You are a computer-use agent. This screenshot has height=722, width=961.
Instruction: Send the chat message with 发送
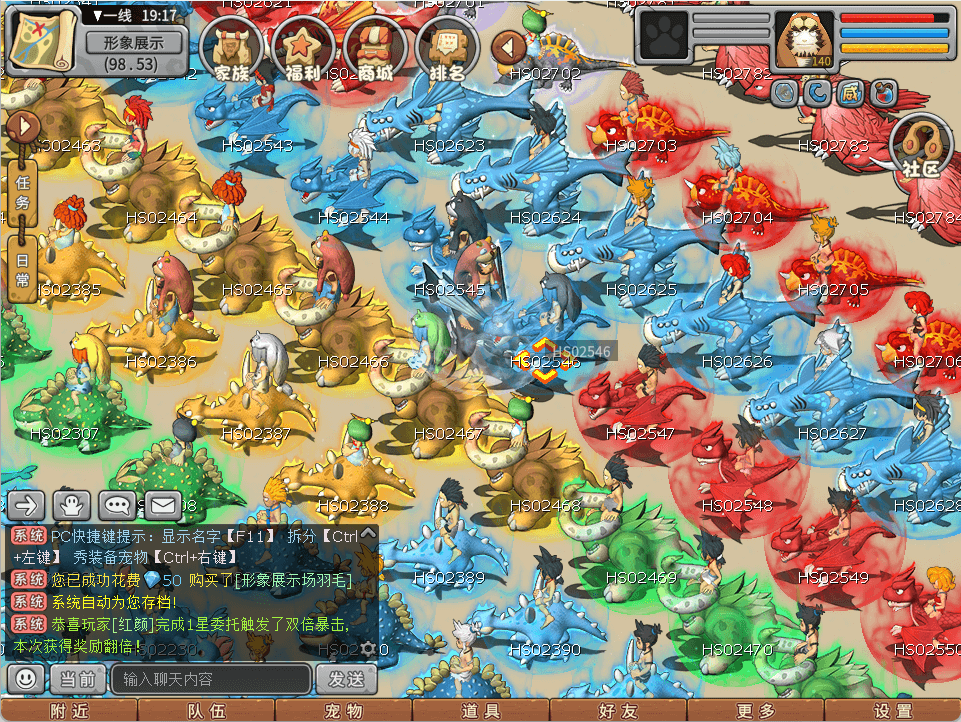[x=346, y=680]
